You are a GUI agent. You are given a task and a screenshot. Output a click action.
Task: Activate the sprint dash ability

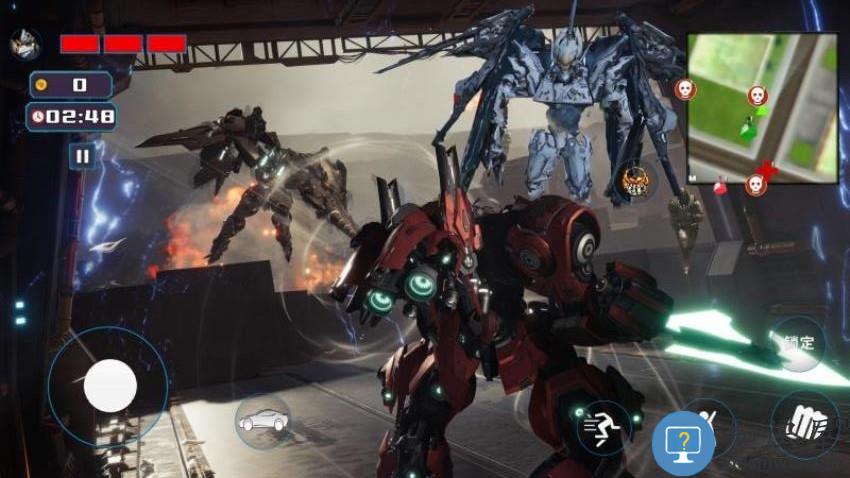click(604, 428)
